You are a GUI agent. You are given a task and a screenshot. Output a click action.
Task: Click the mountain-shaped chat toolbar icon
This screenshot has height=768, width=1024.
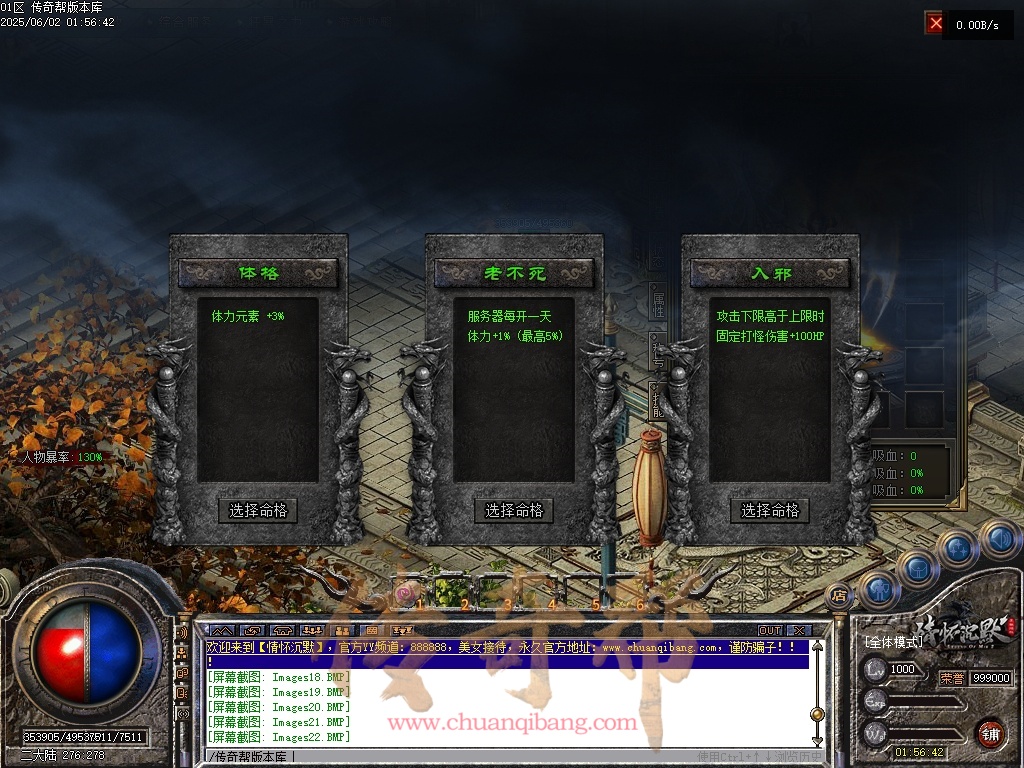coord(222,630)
